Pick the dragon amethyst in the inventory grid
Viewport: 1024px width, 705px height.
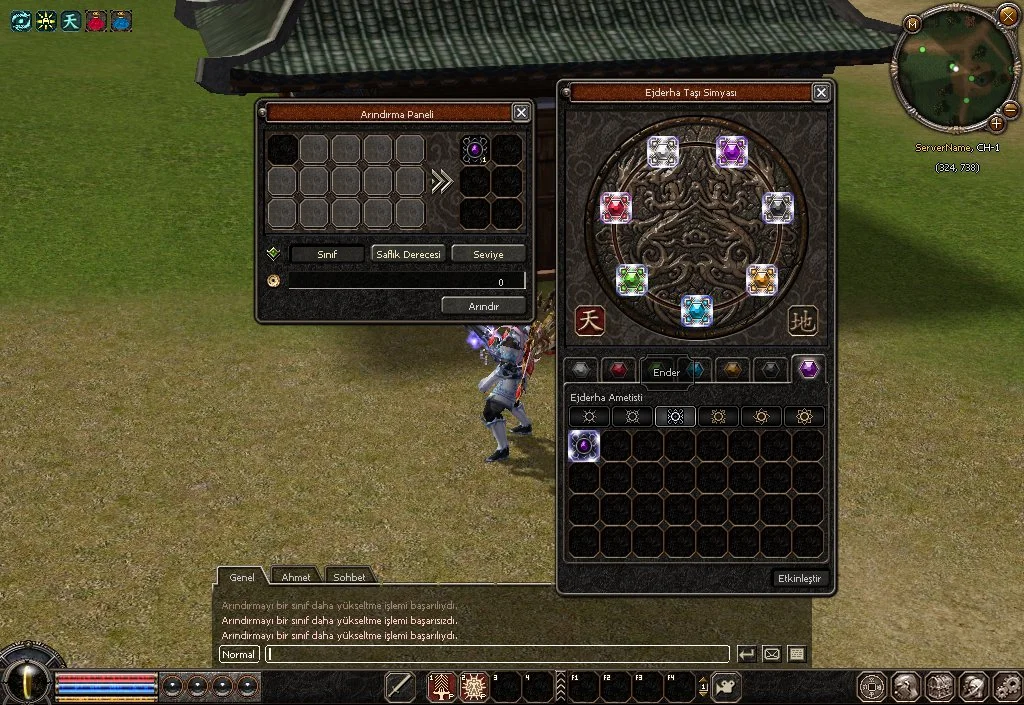(584, 446)
